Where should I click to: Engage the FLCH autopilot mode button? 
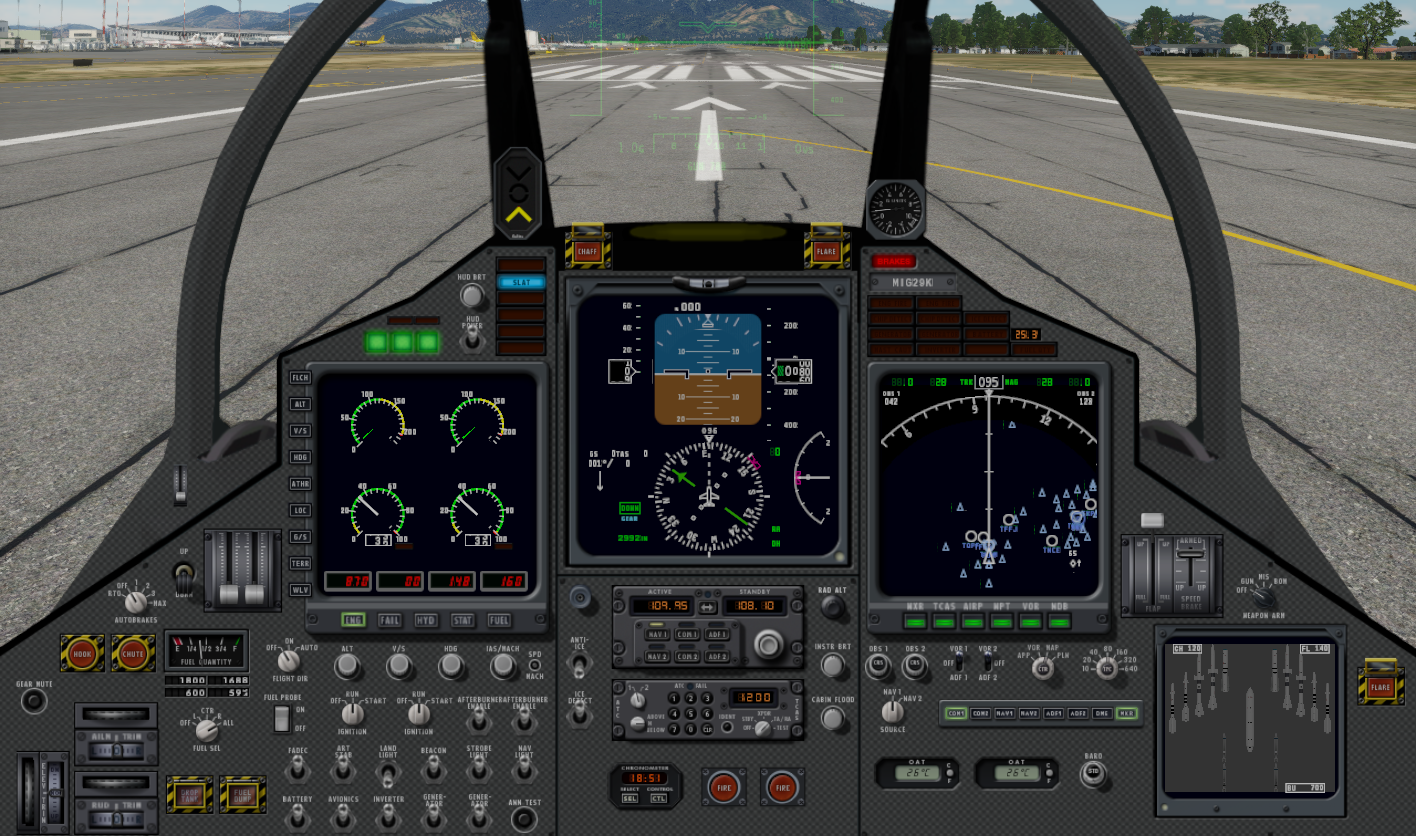pyautogui.click(x=299, y=378)
